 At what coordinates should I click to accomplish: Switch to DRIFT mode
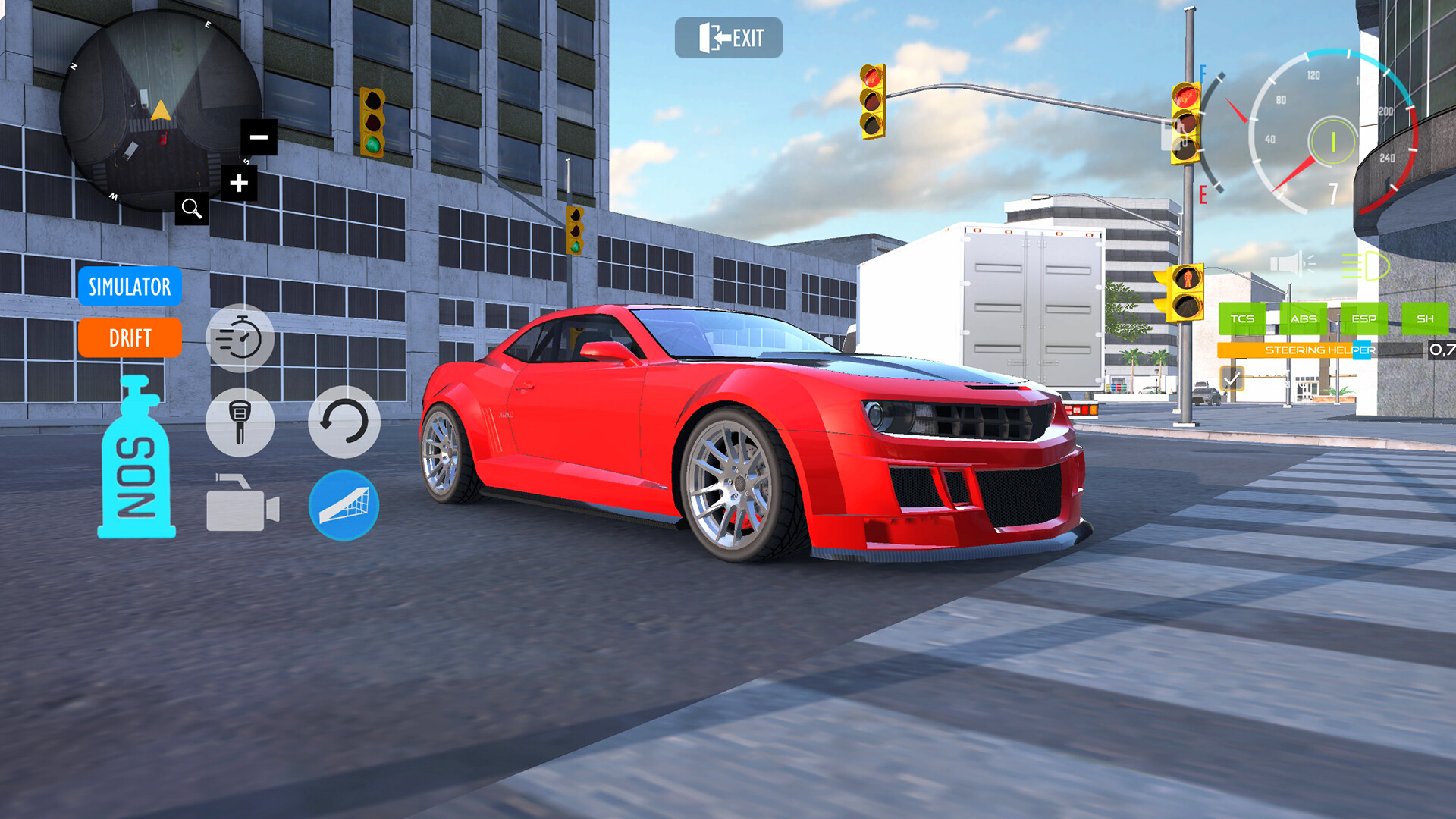coord(129,338)
